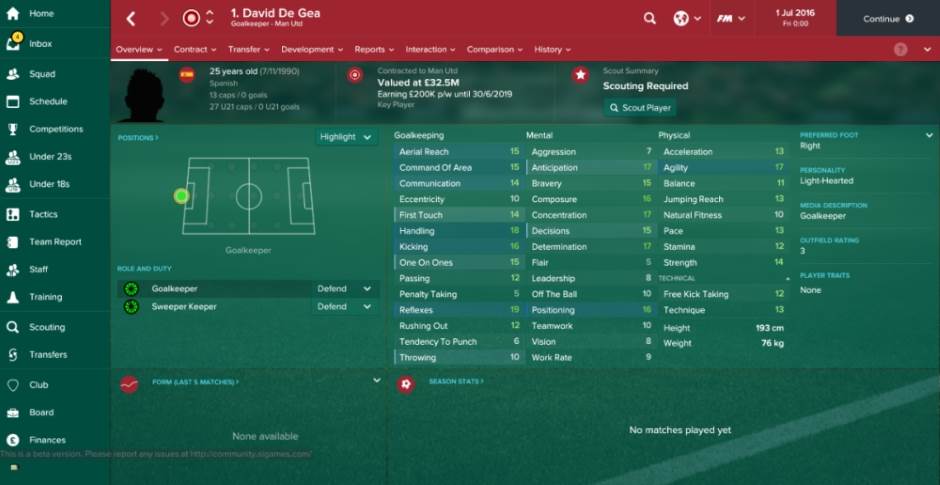This screenshot has height=485, width=940.
Task: Go to the Squad screen
Action: pos(42,74)
